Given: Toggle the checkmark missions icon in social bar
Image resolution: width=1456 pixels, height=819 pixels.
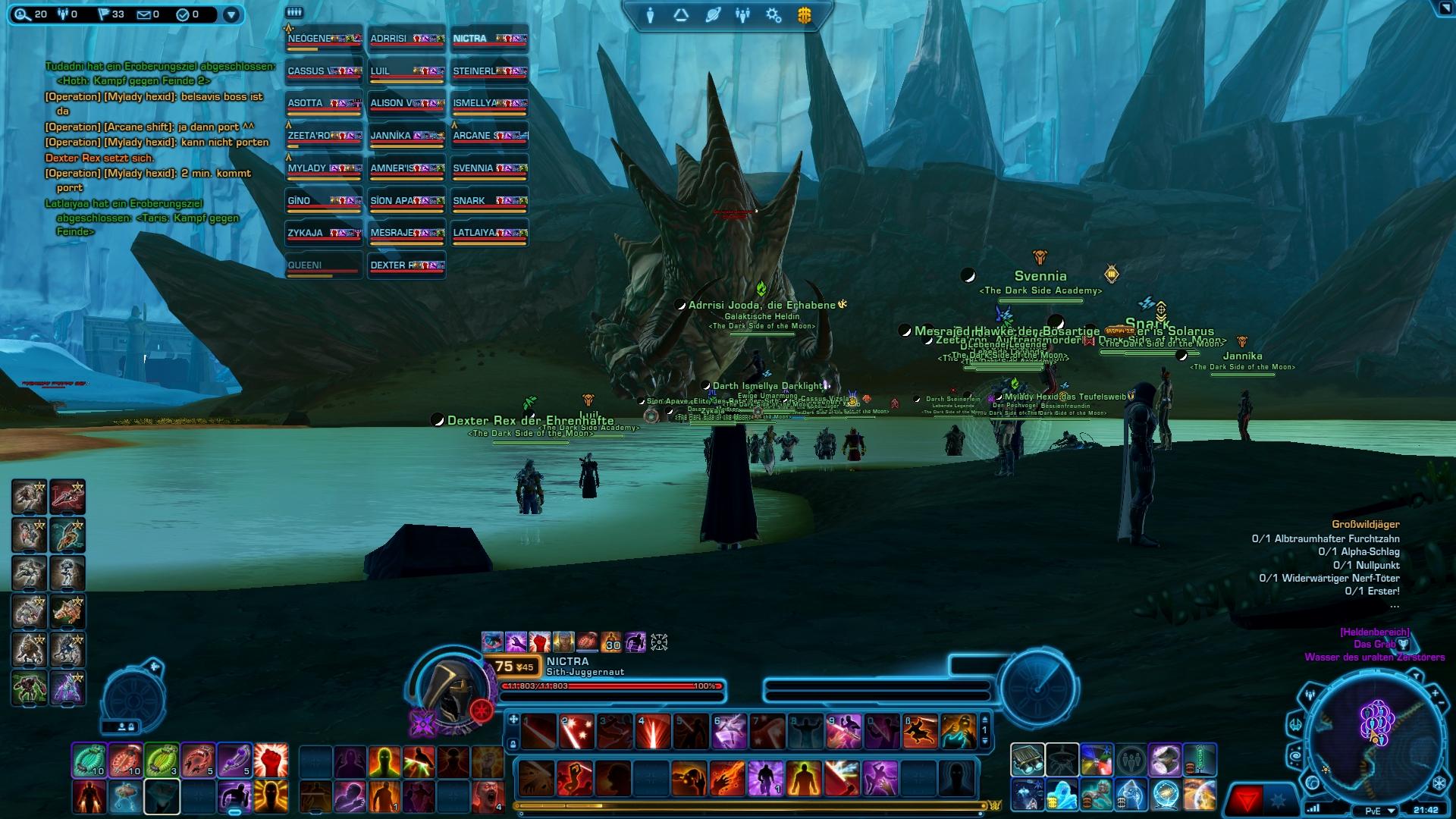Looking at the screenshot, I should tap(182, 15).
